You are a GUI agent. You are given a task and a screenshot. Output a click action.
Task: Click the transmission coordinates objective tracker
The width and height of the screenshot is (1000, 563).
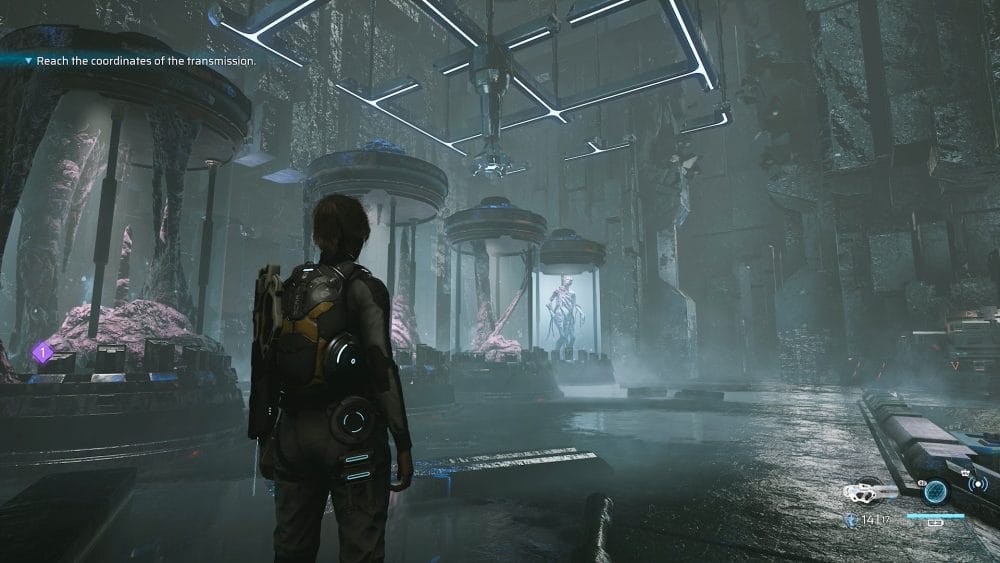coord(143,61)
